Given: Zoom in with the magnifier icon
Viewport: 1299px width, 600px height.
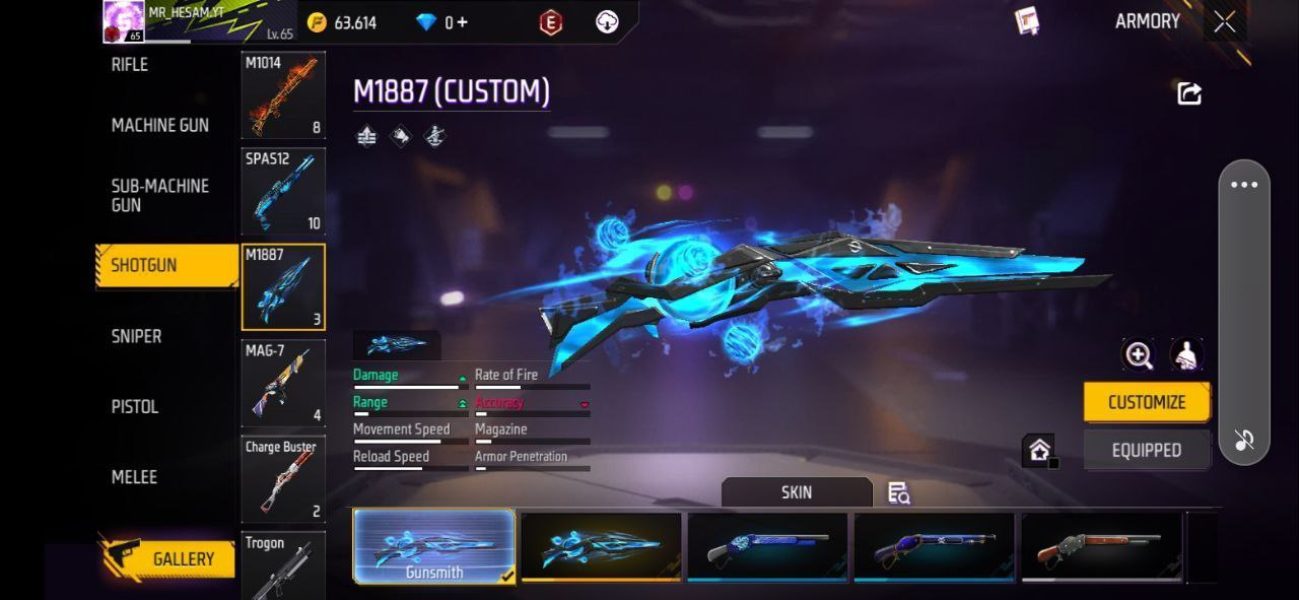Looking at the screenshot, I should [x=1138, y=355].
